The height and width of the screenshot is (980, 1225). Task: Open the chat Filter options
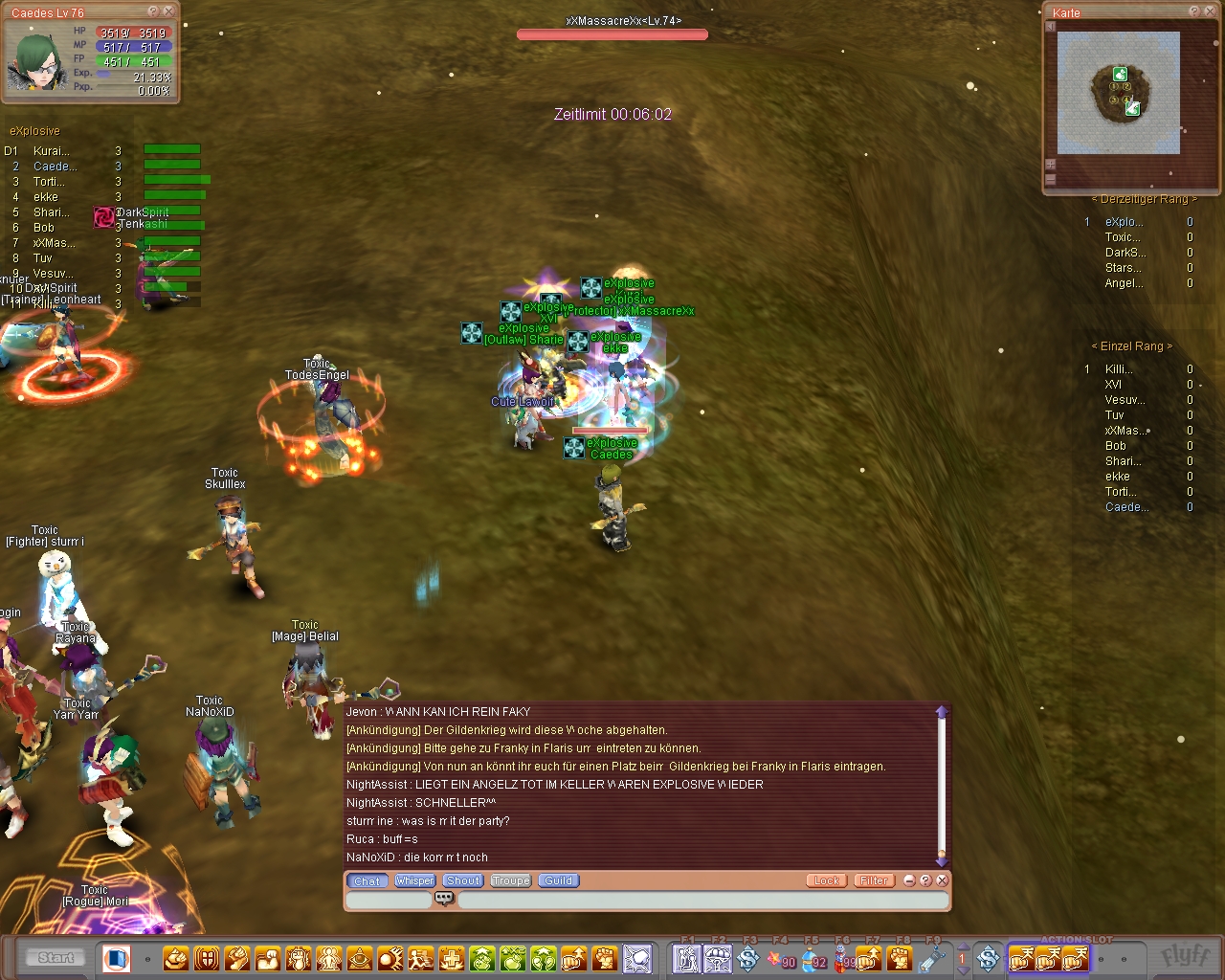click(x=874, y=880)
